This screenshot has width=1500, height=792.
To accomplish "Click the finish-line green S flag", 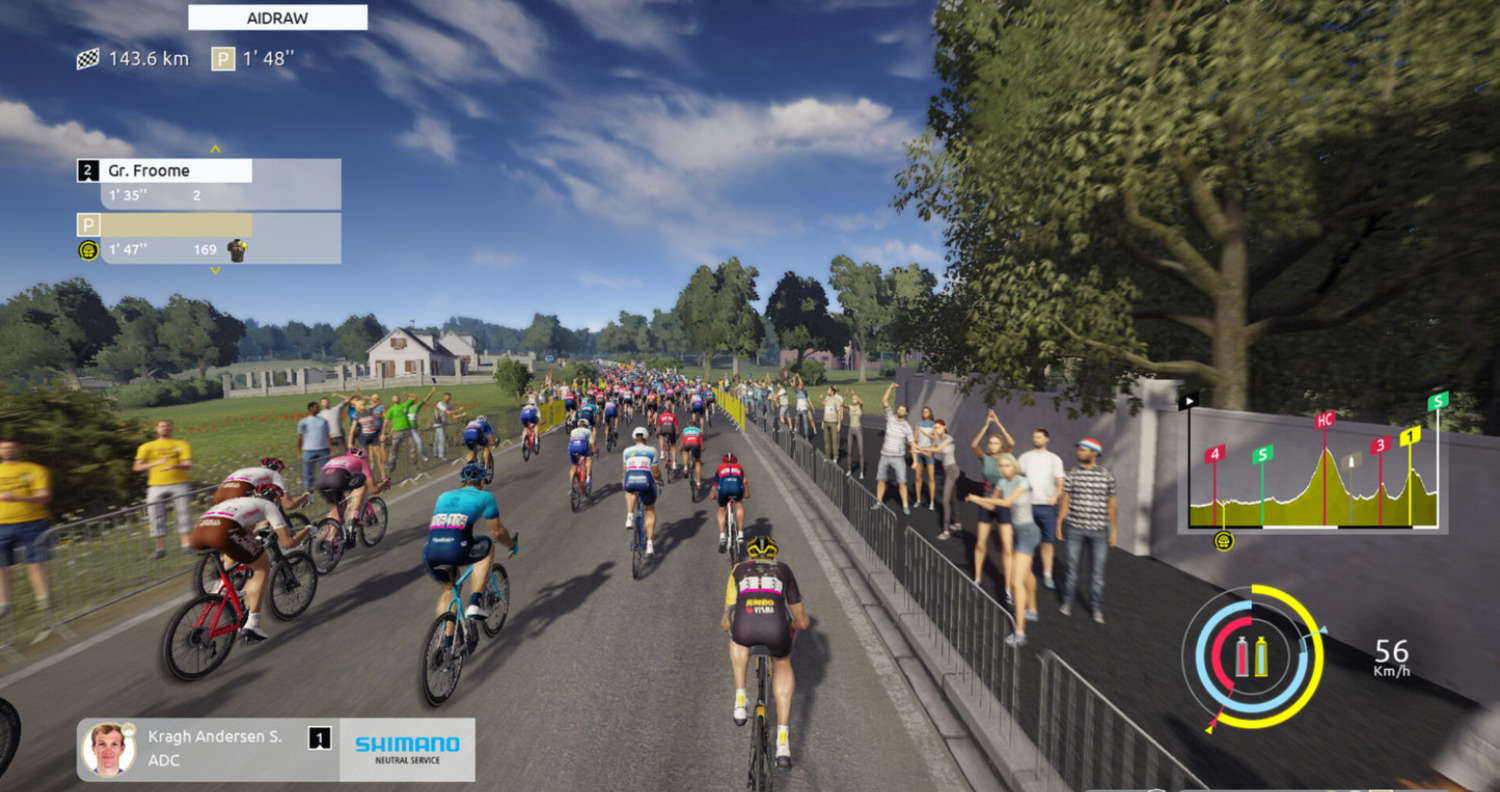I will coord(1438,401).
